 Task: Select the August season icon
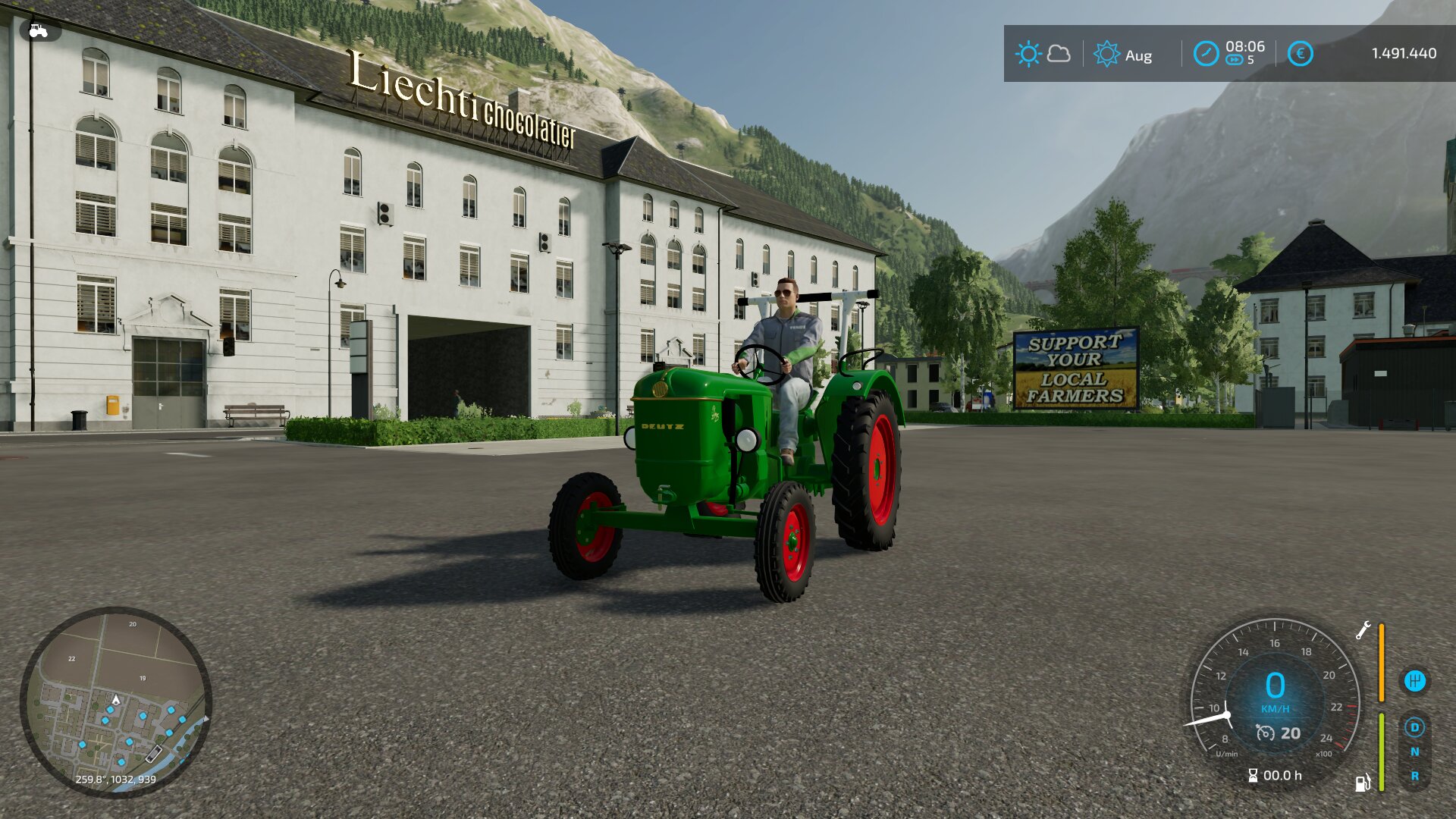tap(1106, 55)
